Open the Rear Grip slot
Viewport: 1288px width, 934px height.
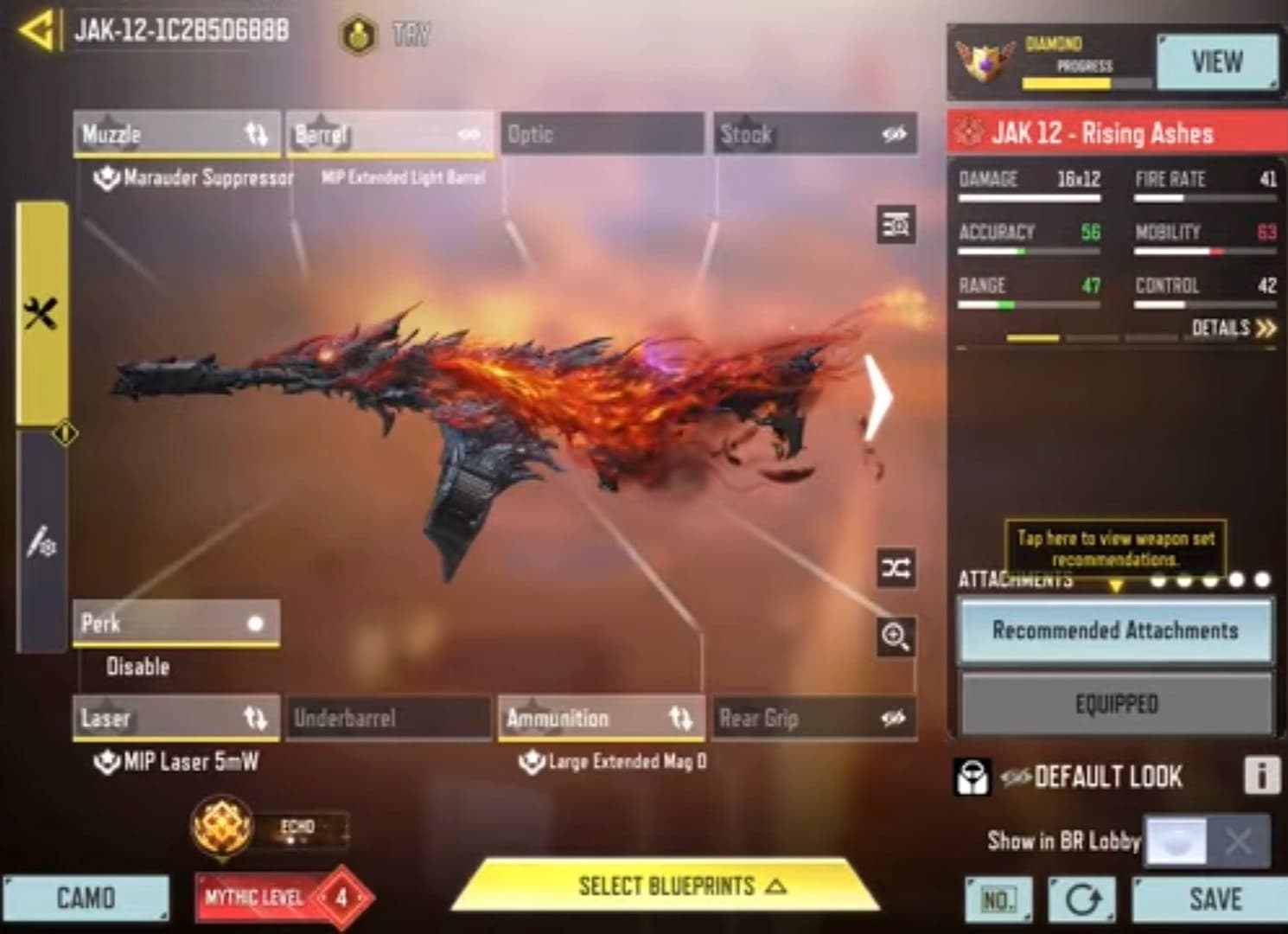[x=813, y=718]
